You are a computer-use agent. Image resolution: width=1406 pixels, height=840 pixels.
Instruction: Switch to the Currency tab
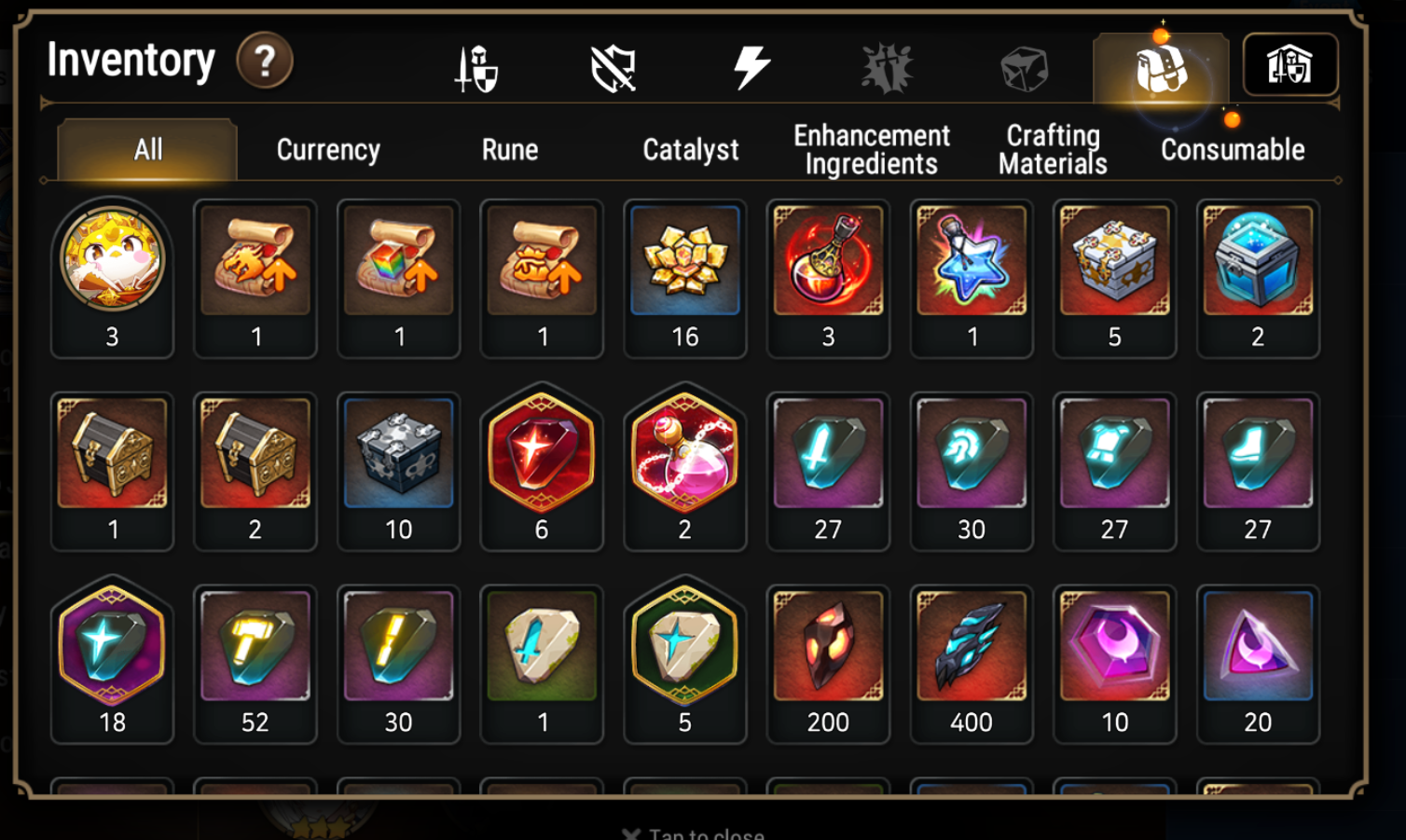pos(326,148)
